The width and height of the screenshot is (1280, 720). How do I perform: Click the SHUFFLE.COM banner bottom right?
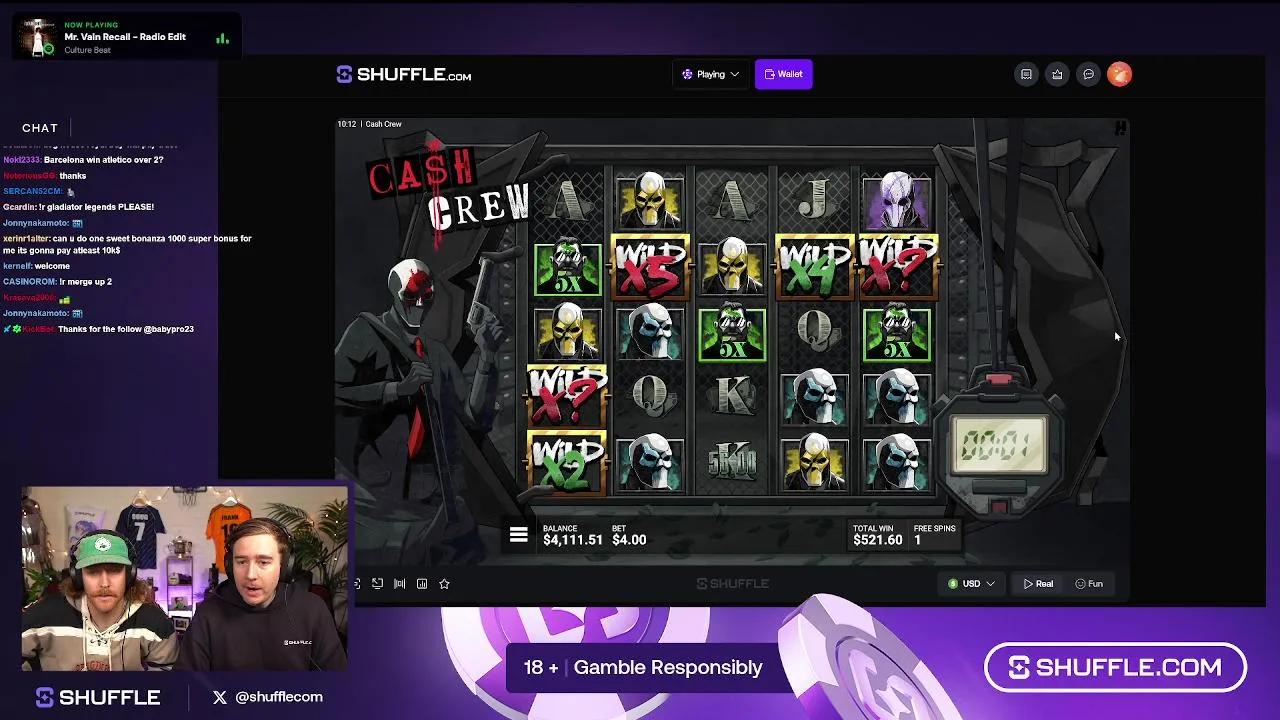1115,666
